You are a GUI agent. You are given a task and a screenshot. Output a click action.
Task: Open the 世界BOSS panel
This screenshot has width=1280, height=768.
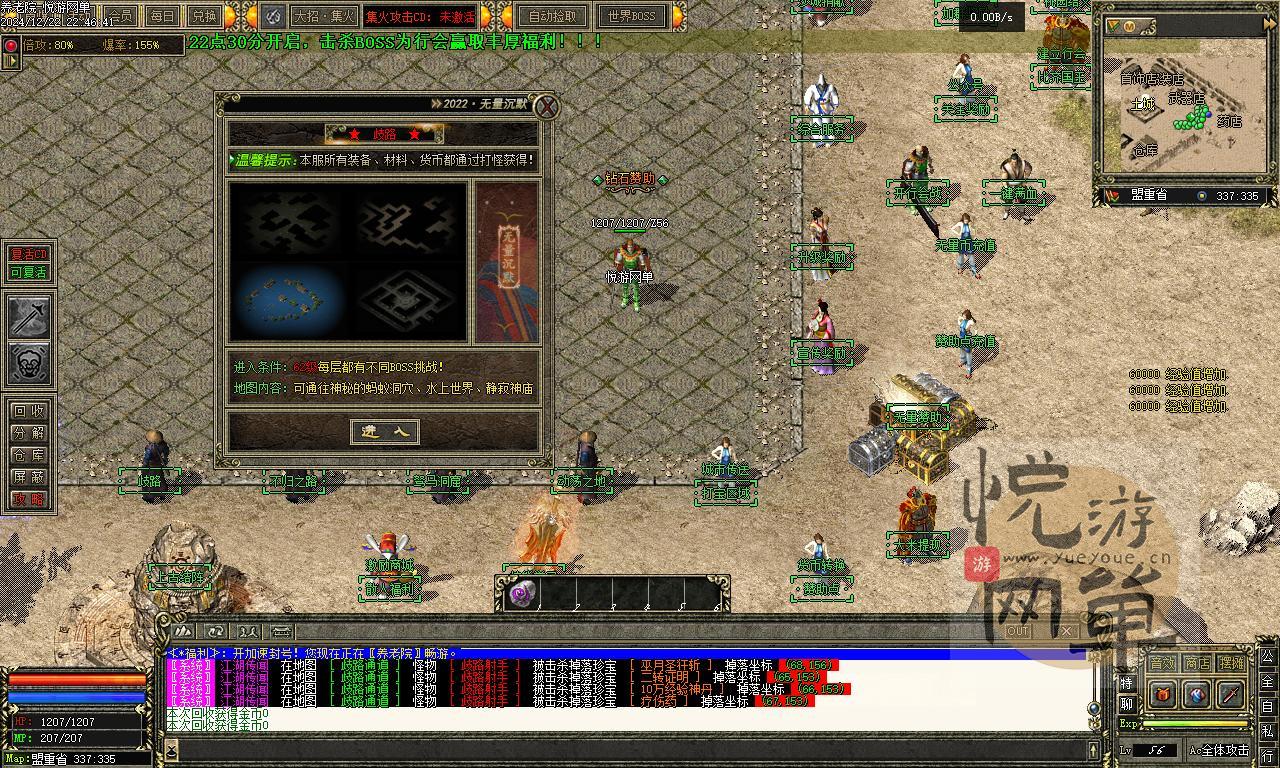point(631,16)
